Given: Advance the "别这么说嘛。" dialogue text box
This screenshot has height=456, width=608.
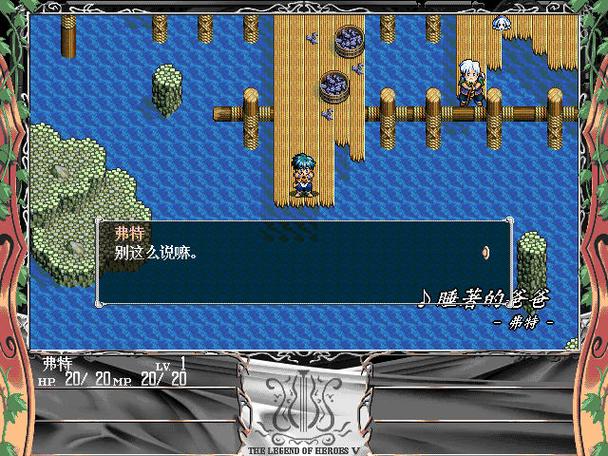Looking at the screenshot, I should 300,262.
